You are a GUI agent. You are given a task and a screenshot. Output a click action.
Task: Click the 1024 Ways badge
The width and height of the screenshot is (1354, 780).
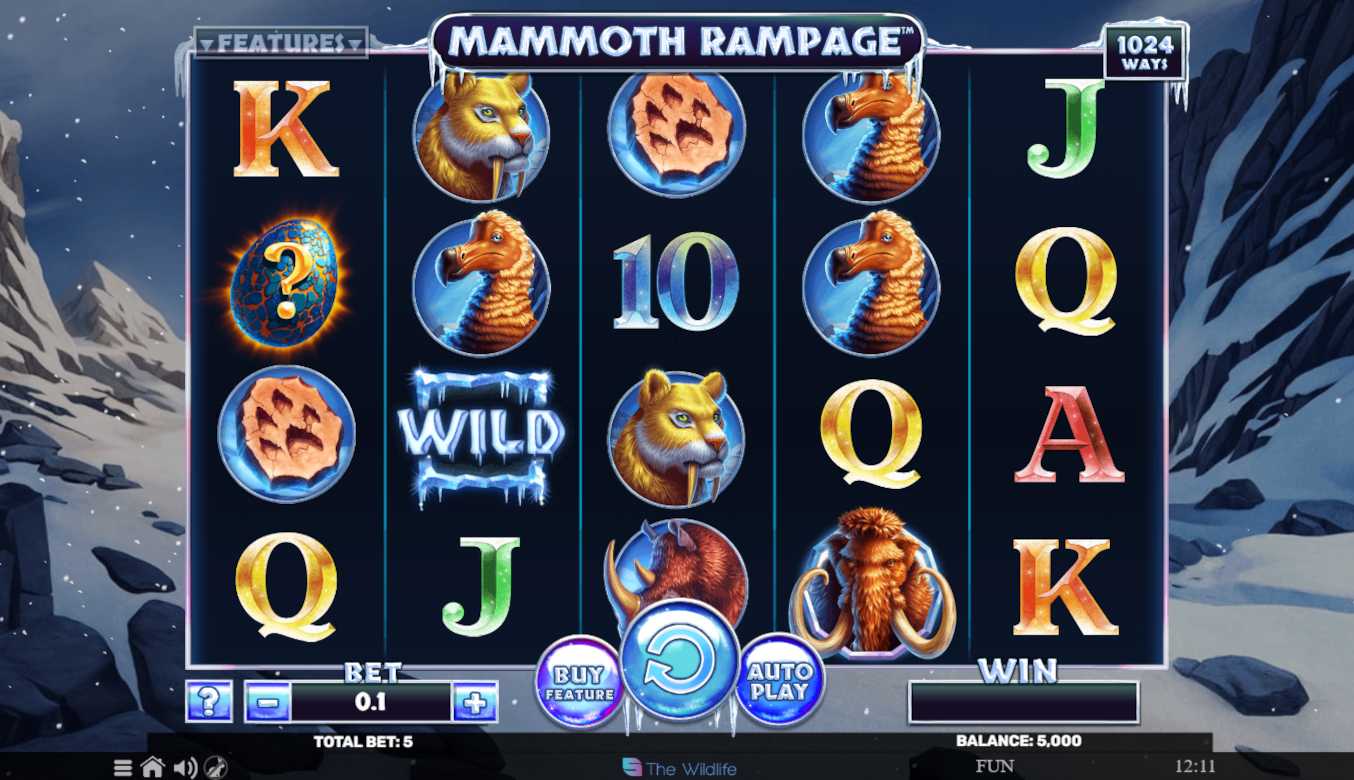tap(1144, 54)
